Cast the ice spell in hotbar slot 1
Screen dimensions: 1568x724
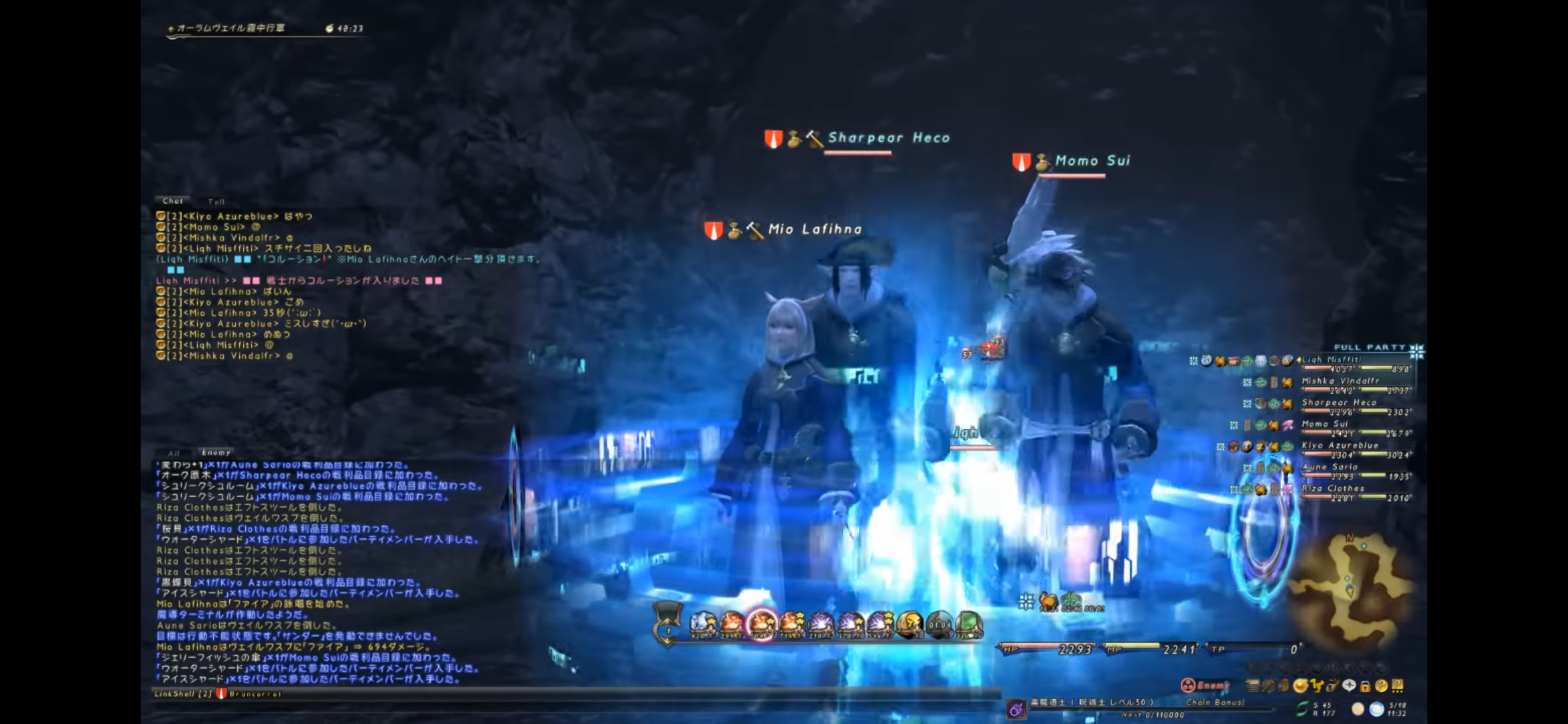point(702,623)
